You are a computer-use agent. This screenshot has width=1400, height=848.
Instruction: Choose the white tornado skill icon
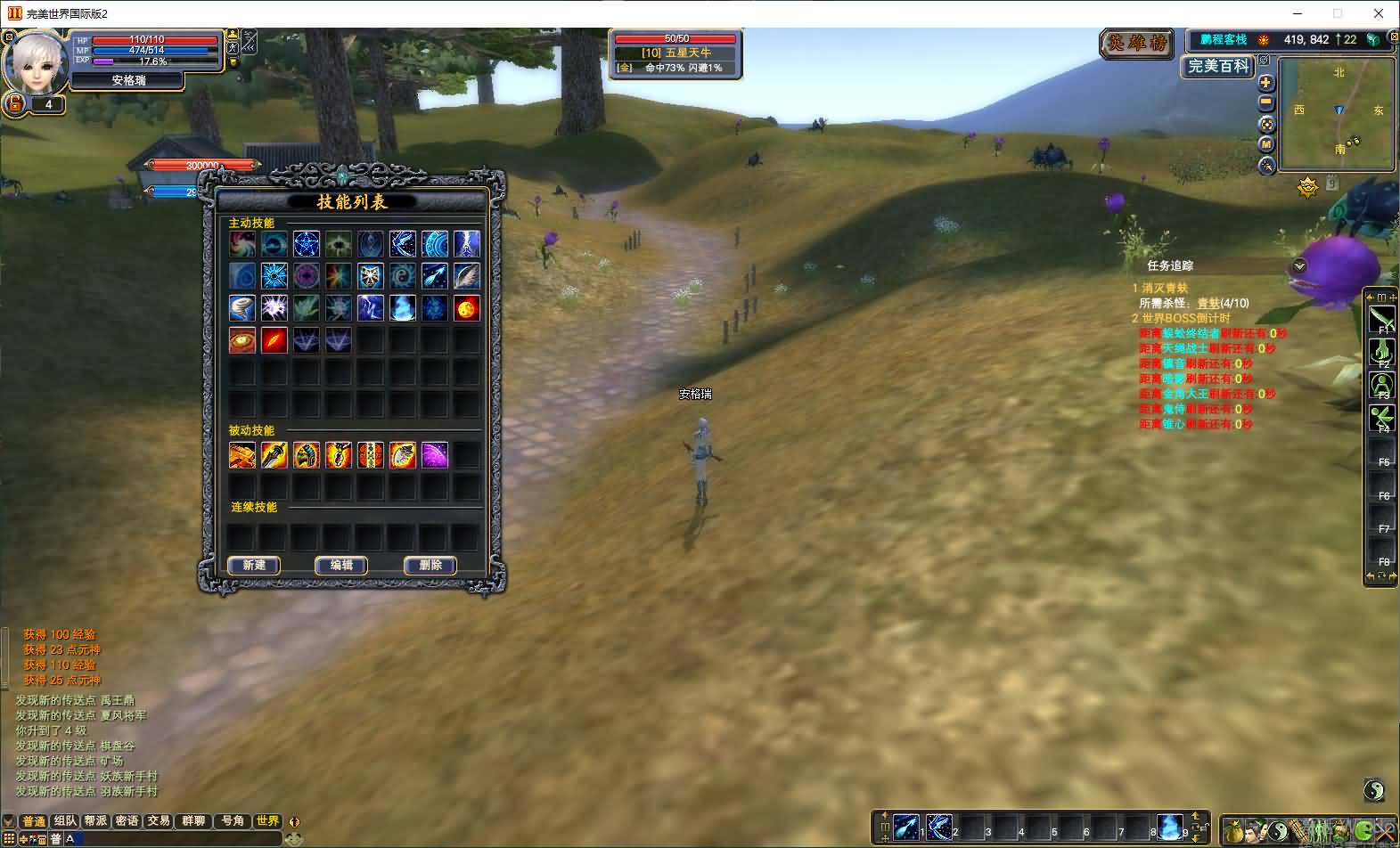242,308
